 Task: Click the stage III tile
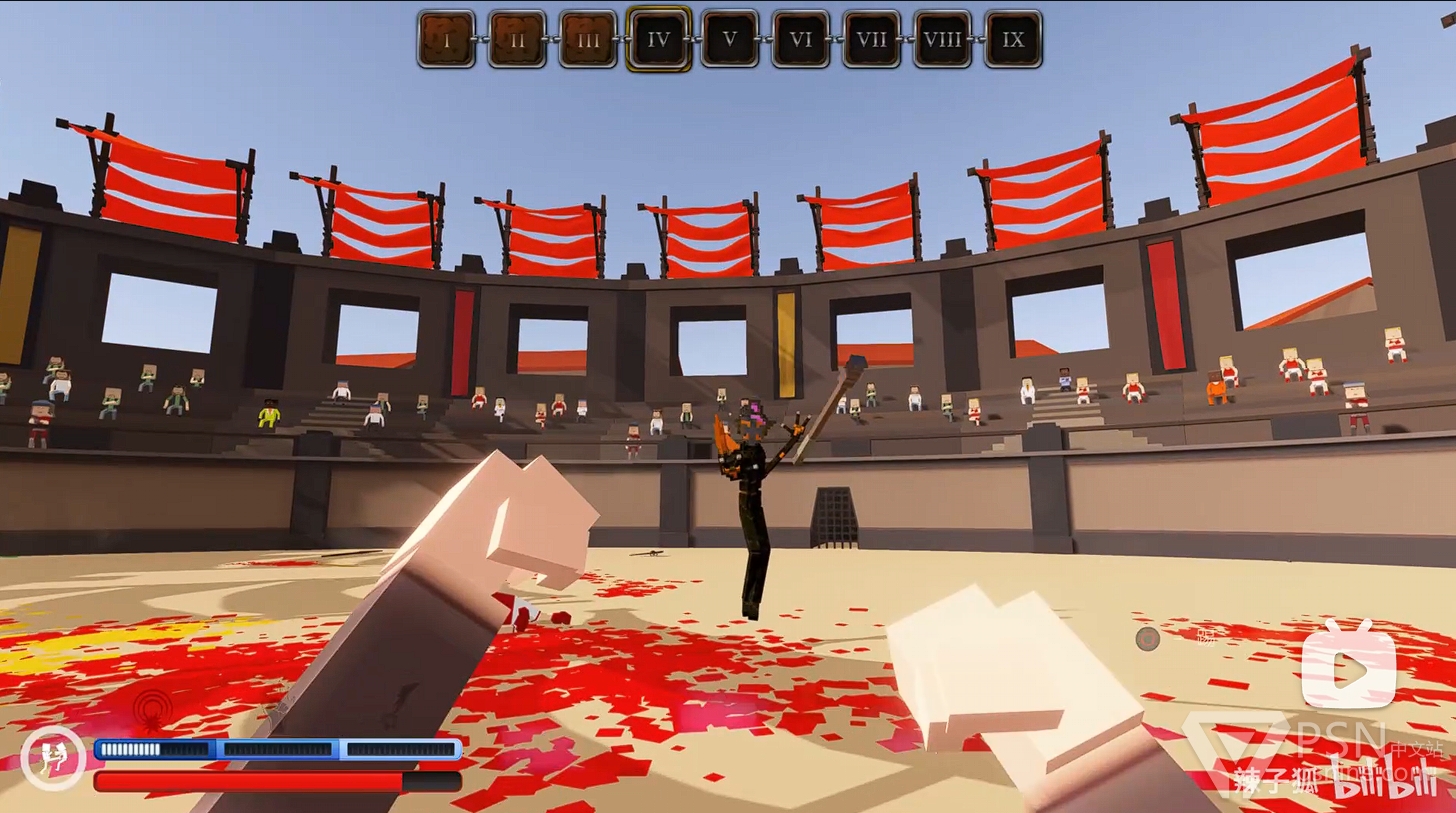588,39
